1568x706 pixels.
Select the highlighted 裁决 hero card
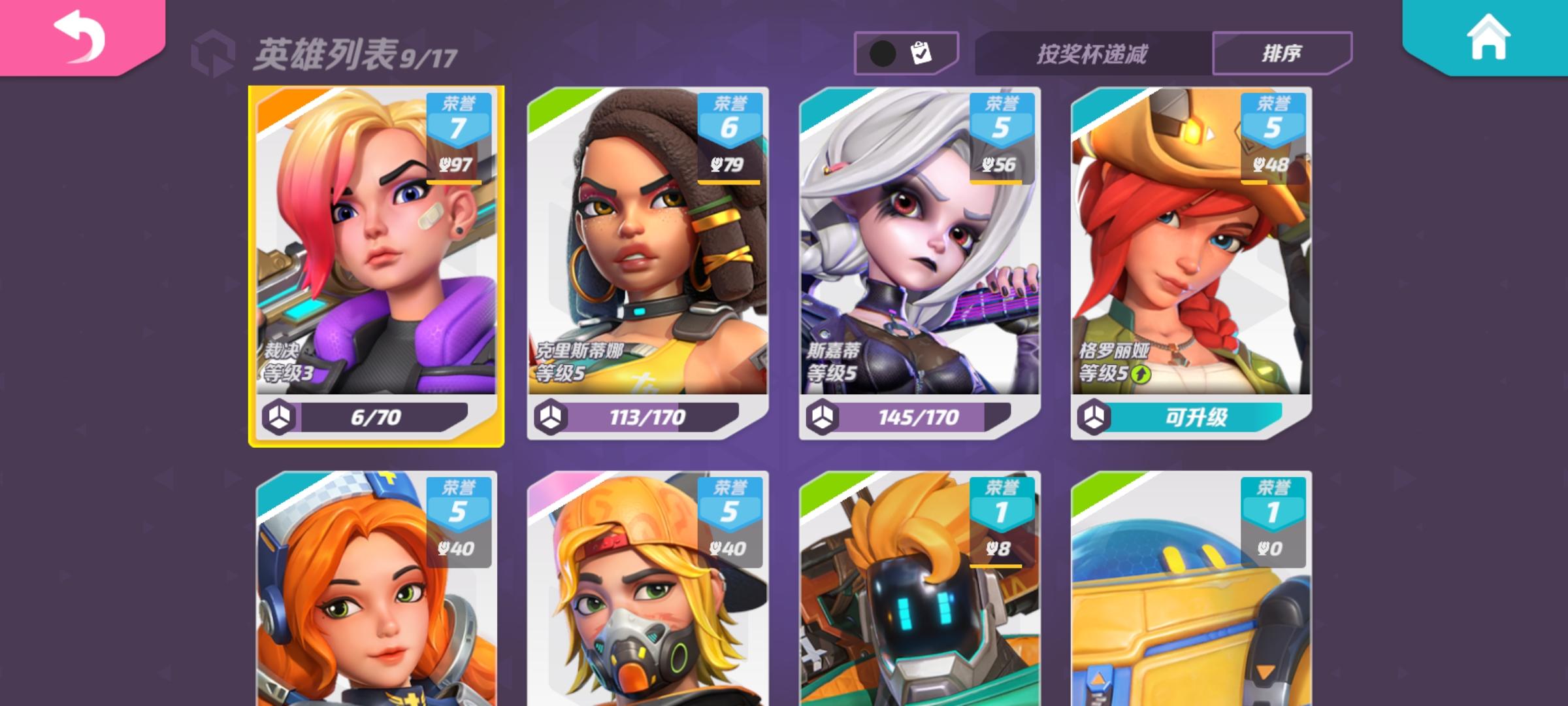click(x=376, y=261)
